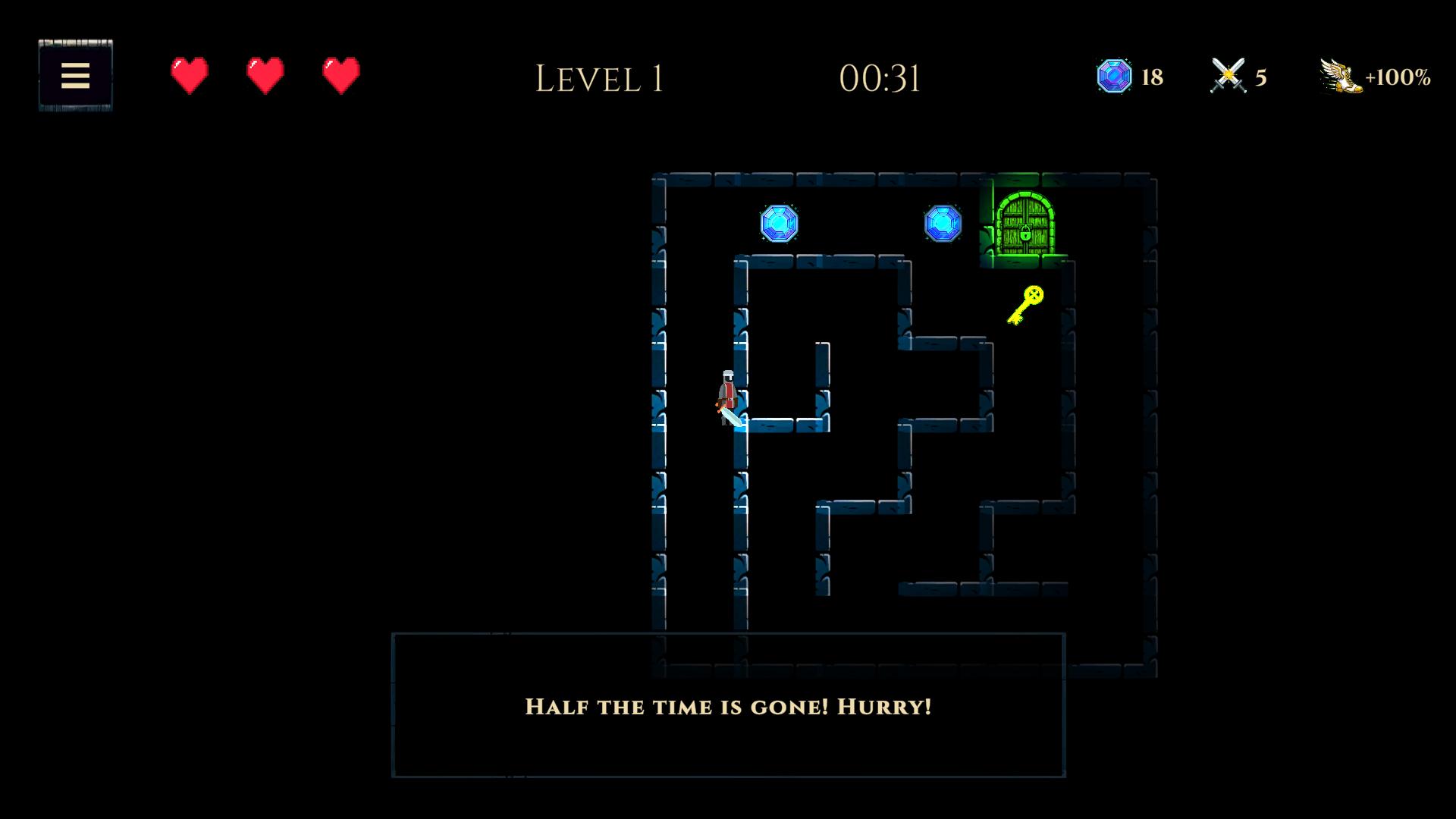1456x819 pixels.
Task: Dismiss the 'Half the time is gone' message
Action: 728,707
